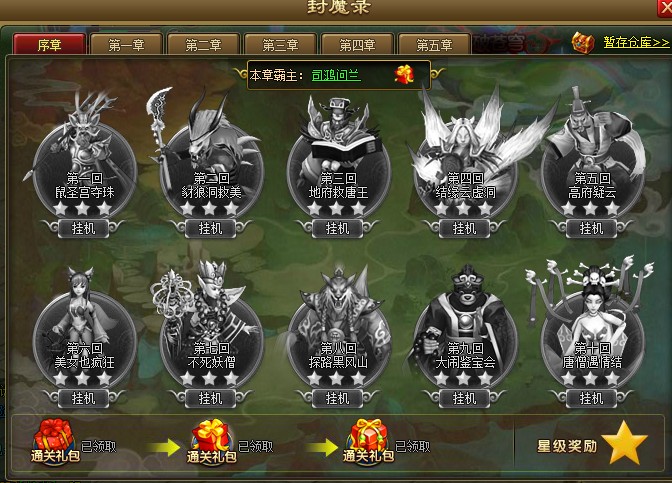Click the gift icon beside 本章霸主
The image size is (672, 483).
point(404,74)
